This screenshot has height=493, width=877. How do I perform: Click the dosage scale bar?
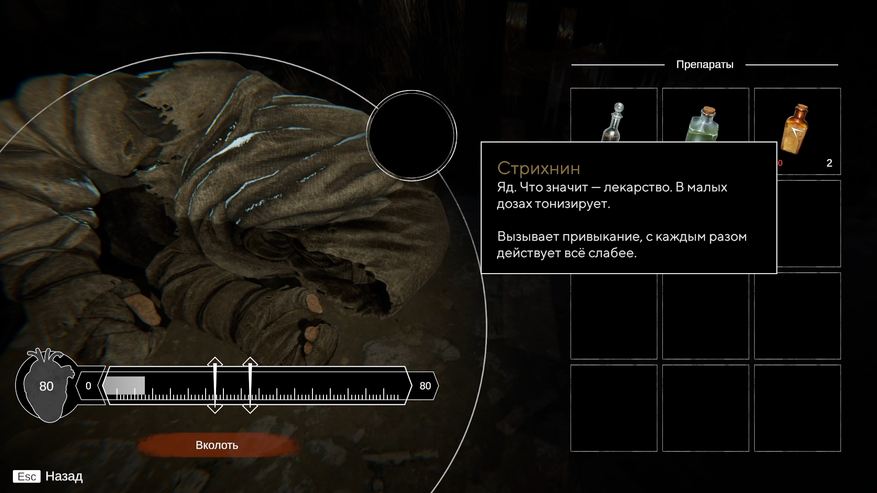[257, 386]
